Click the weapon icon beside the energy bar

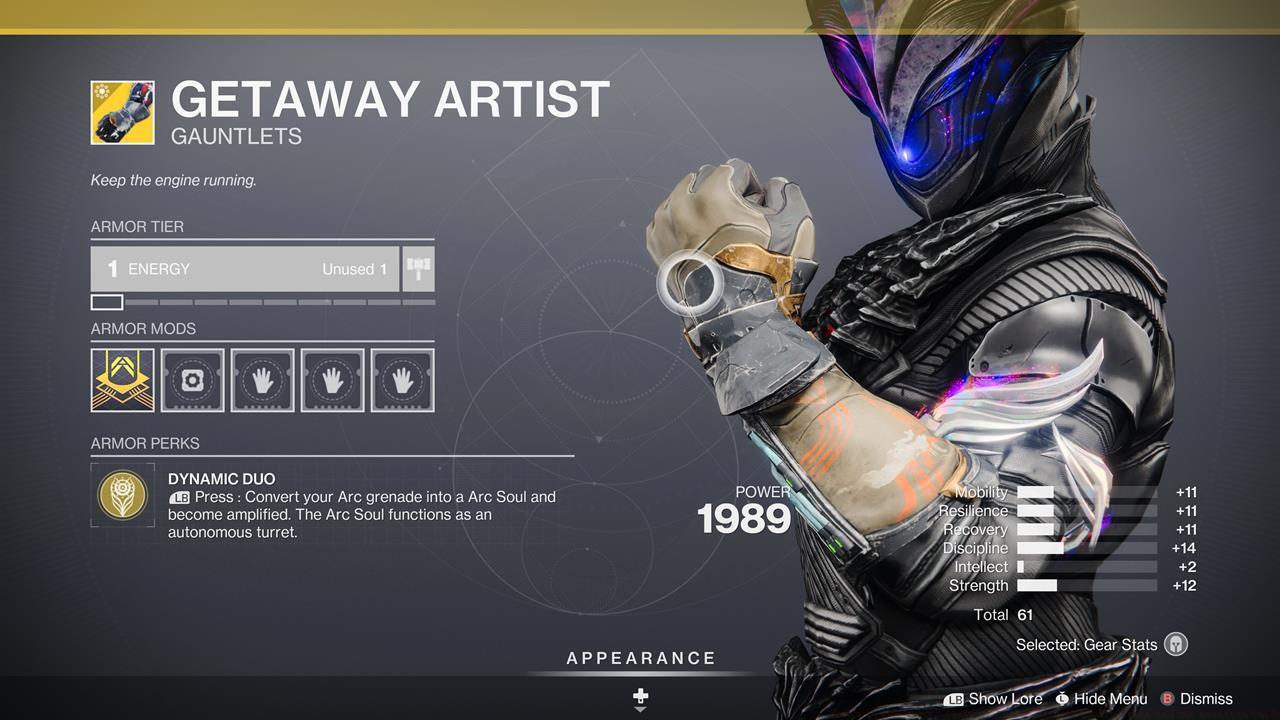click(417, 268)
